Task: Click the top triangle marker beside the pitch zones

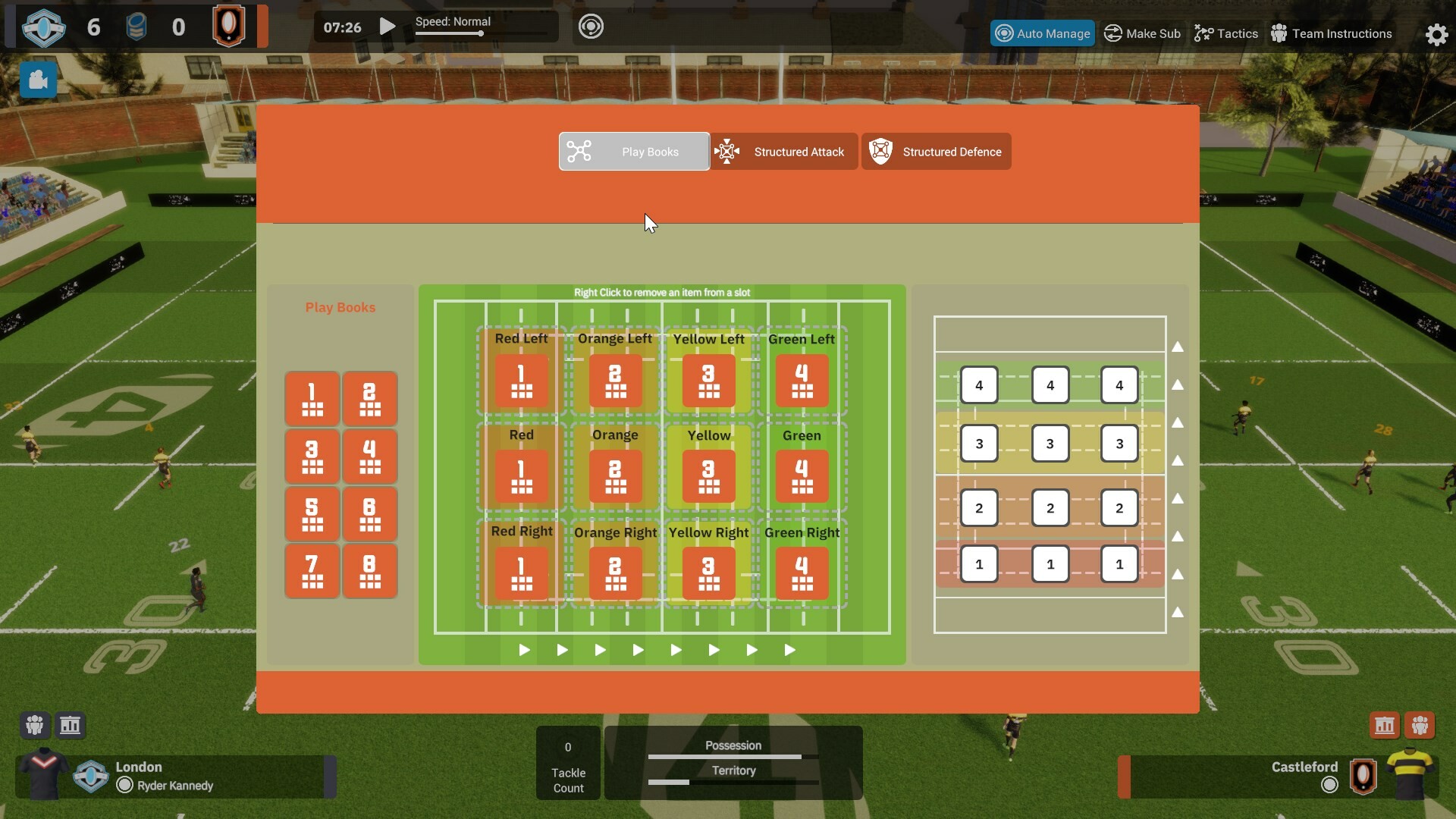Action: tap(1178, 347)
